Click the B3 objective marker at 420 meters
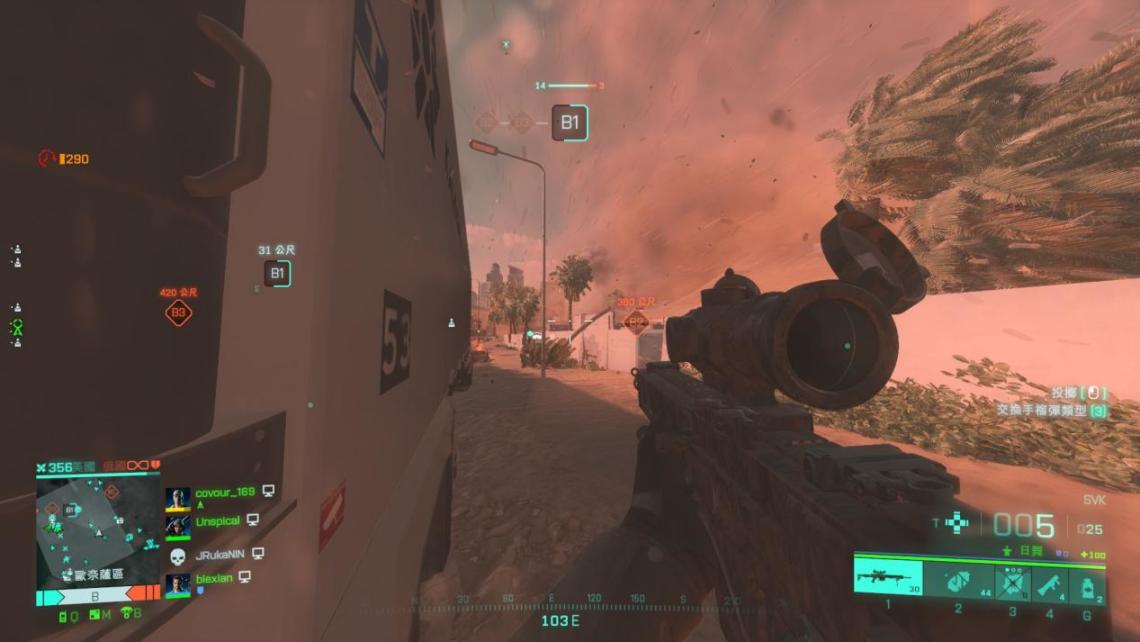Screen dimensions: 1140x642 tap(179, 314)
